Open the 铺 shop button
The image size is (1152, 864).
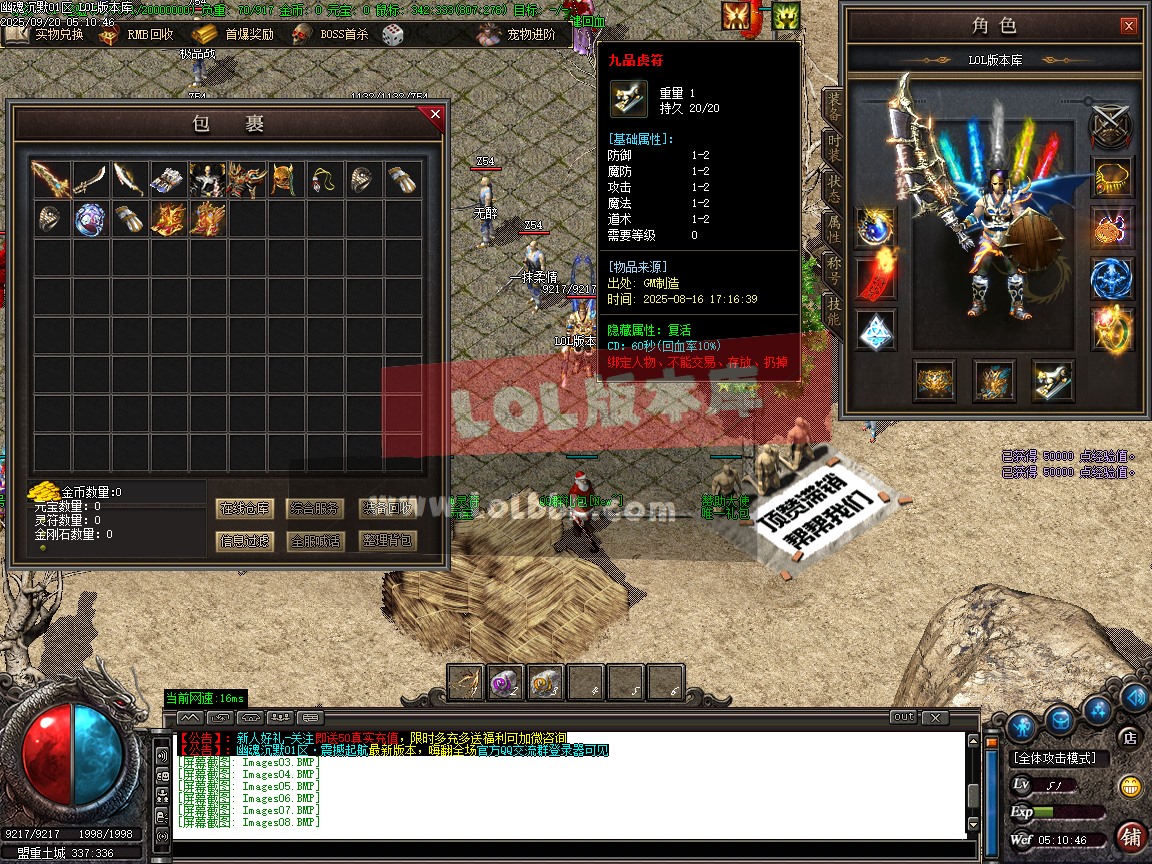pos(1132,836)
